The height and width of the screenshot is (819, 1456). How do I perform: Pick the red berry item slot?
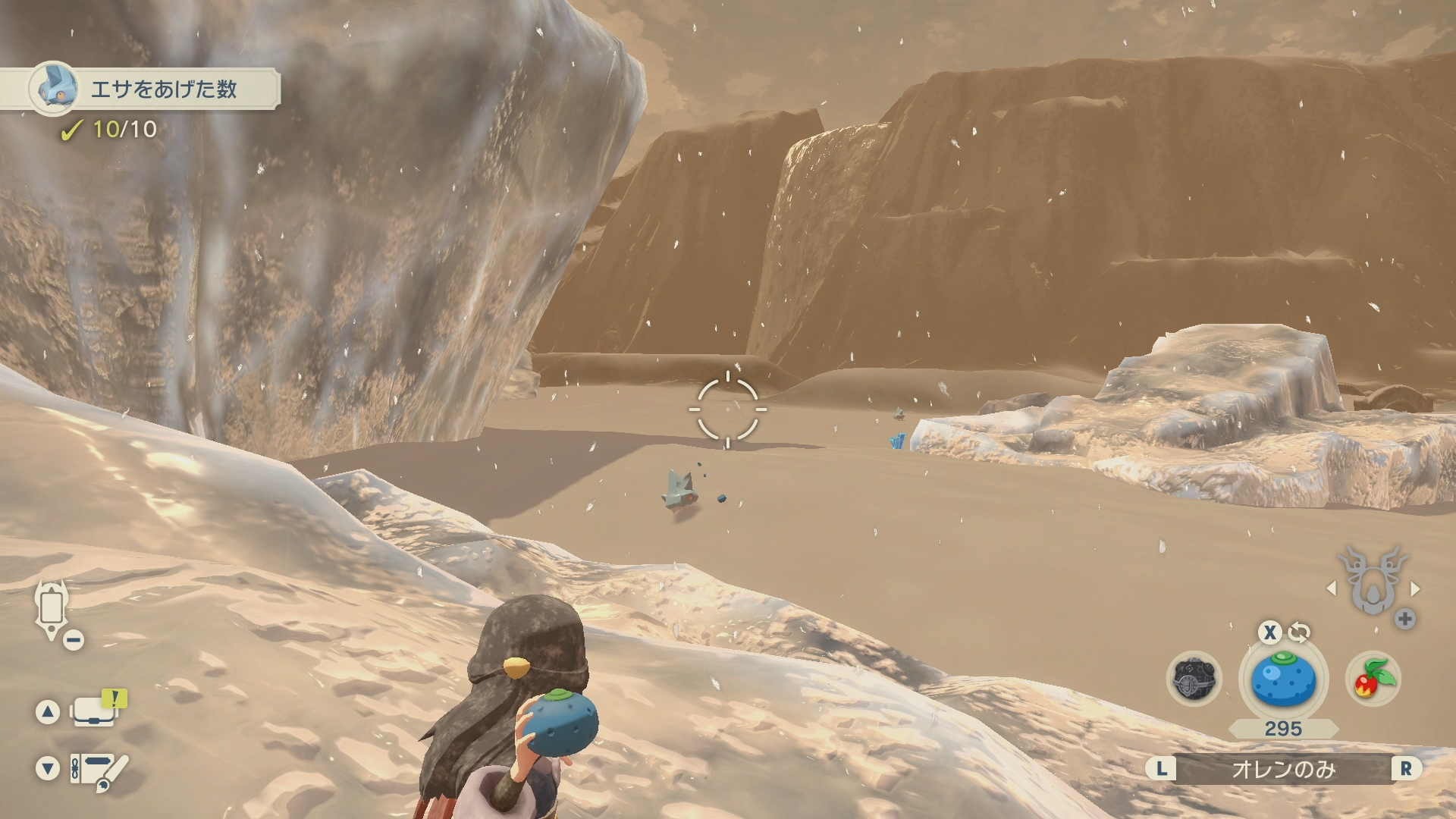click(1373, 679)
